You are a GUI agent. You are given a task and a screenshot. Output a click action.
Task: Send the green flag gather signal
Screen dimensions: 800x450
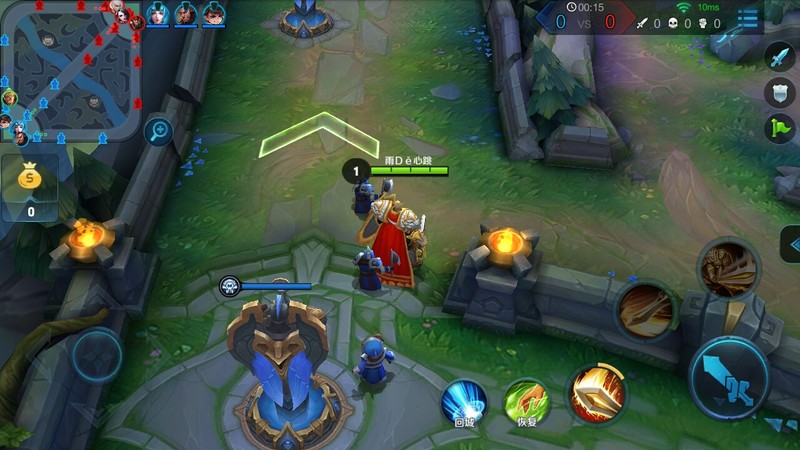click(x=780, y=128)
